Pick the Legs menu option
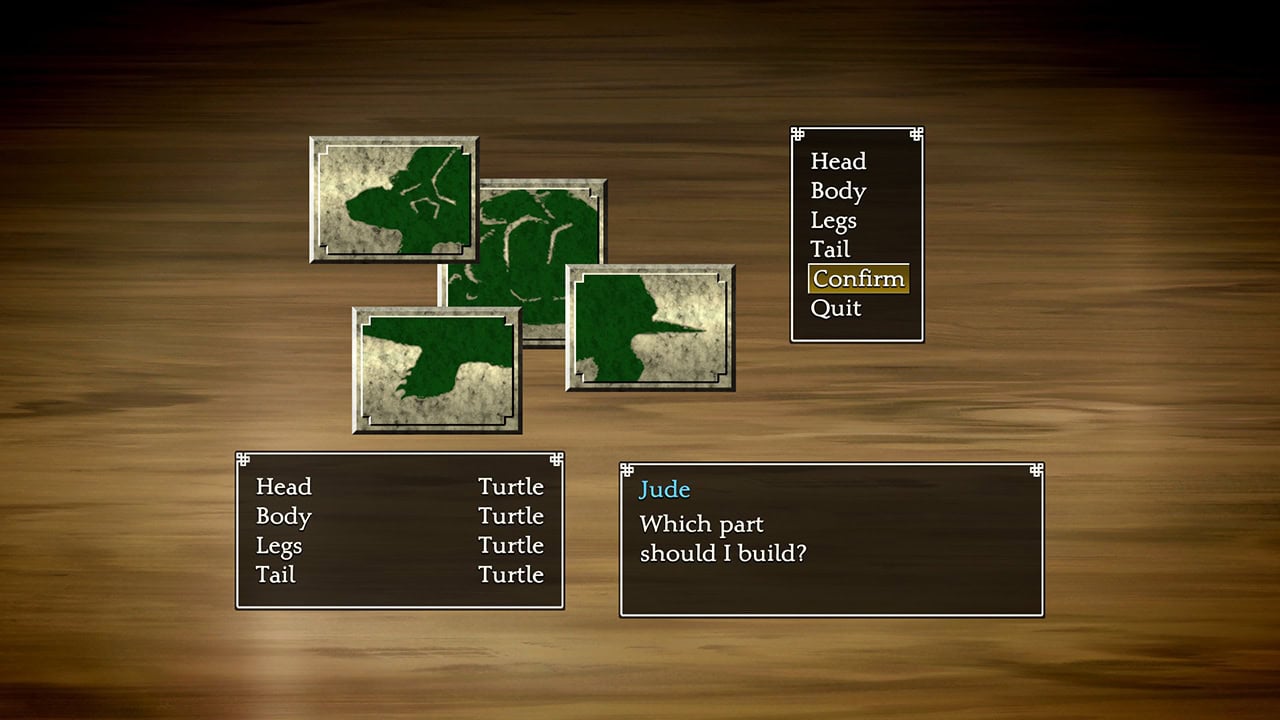 tap(833, 220)
